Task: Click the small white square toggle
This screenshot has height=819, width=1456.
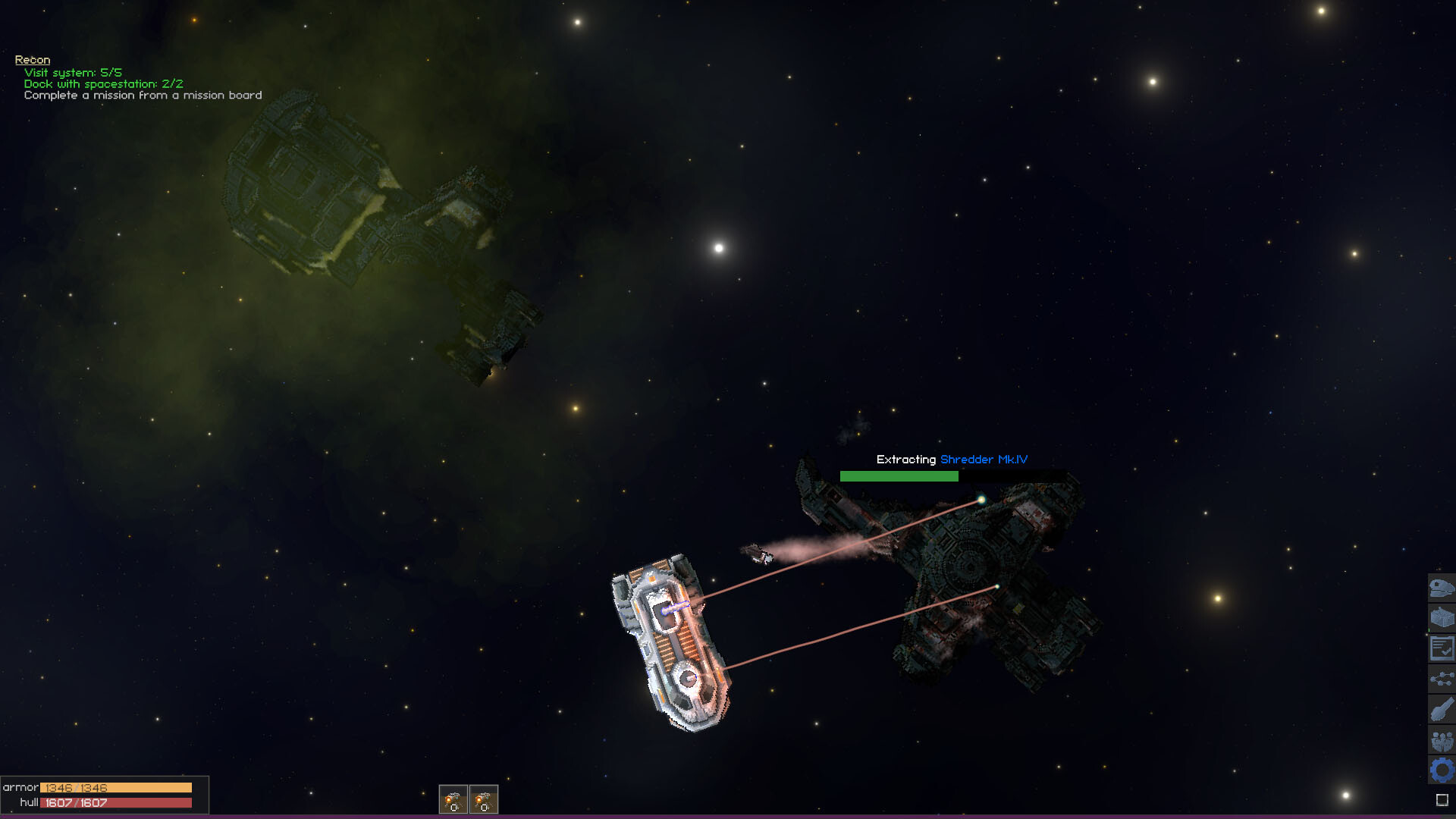Action: (x=1442, y=800)
